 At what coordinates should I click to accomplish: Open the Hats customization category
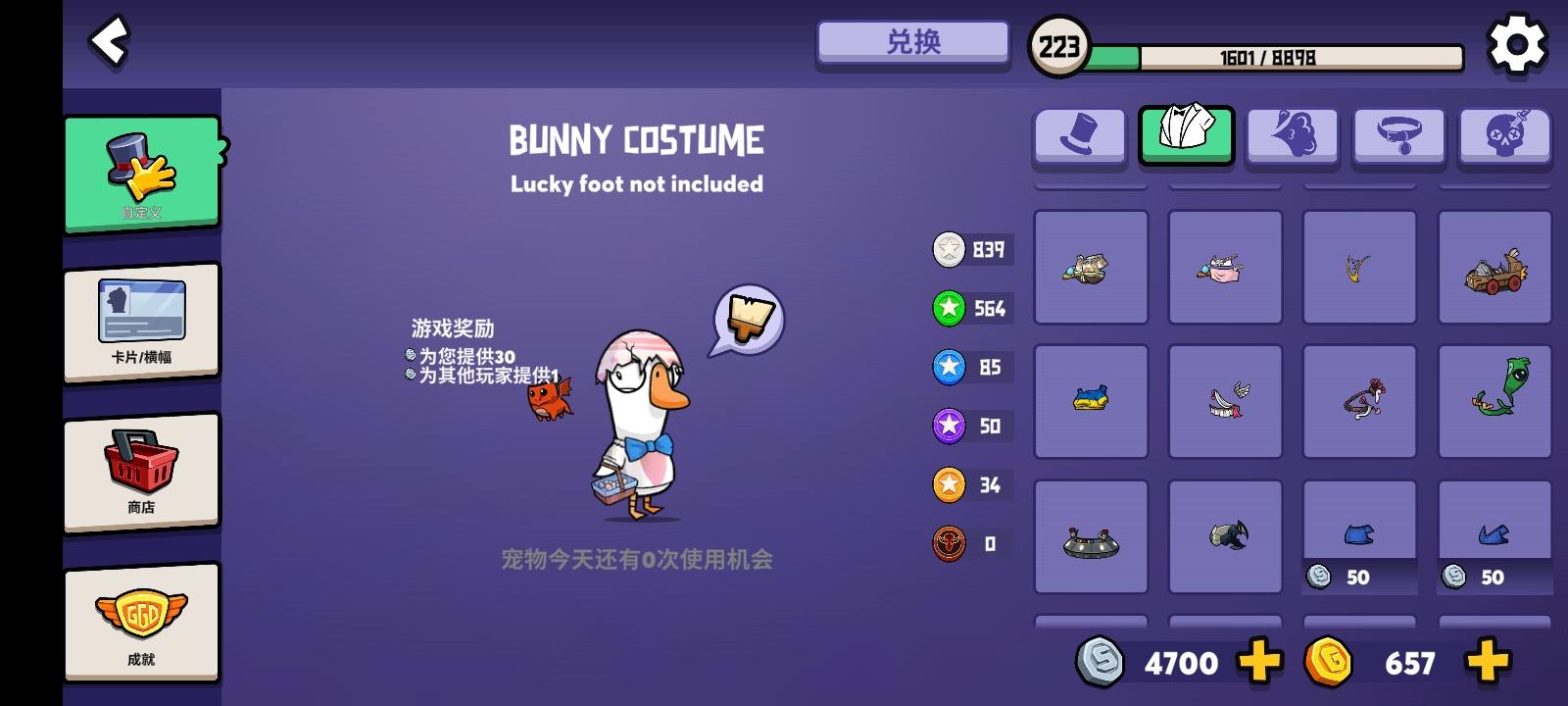coord(1079,137)
